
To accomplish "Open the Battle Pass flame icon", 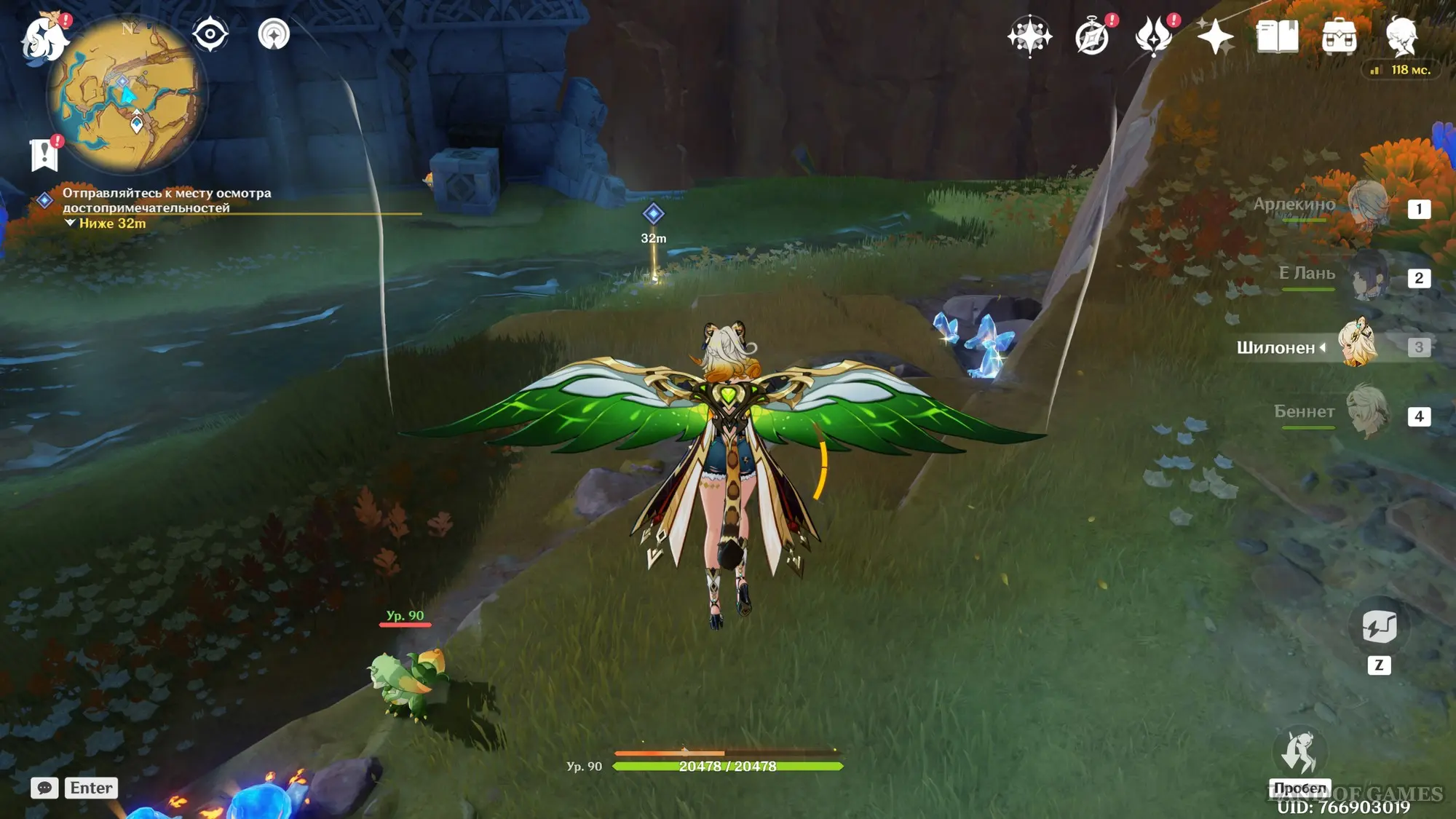I will [1154, 36].
